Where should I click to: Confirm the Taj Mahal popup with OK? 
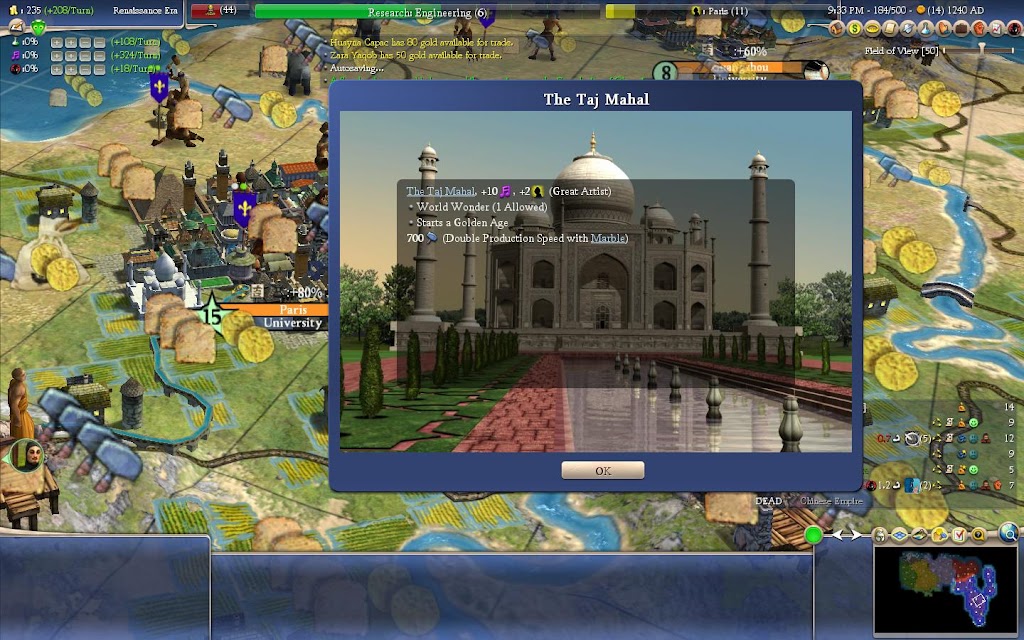pyautogui.click(x=602, y=470)
